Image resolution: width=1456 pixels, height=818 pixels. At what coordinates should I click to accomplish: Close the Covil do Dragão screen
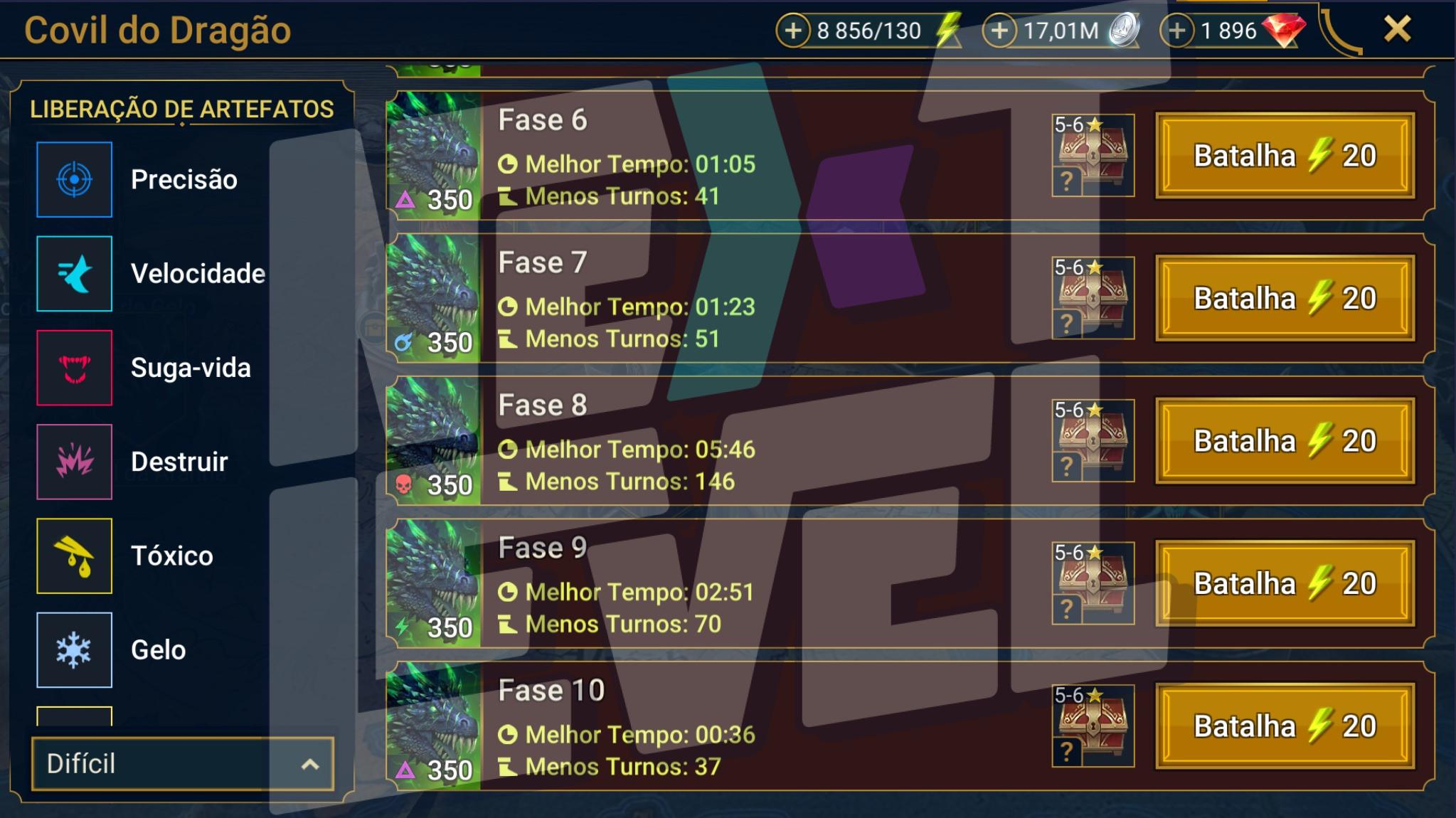point(1397,30)
